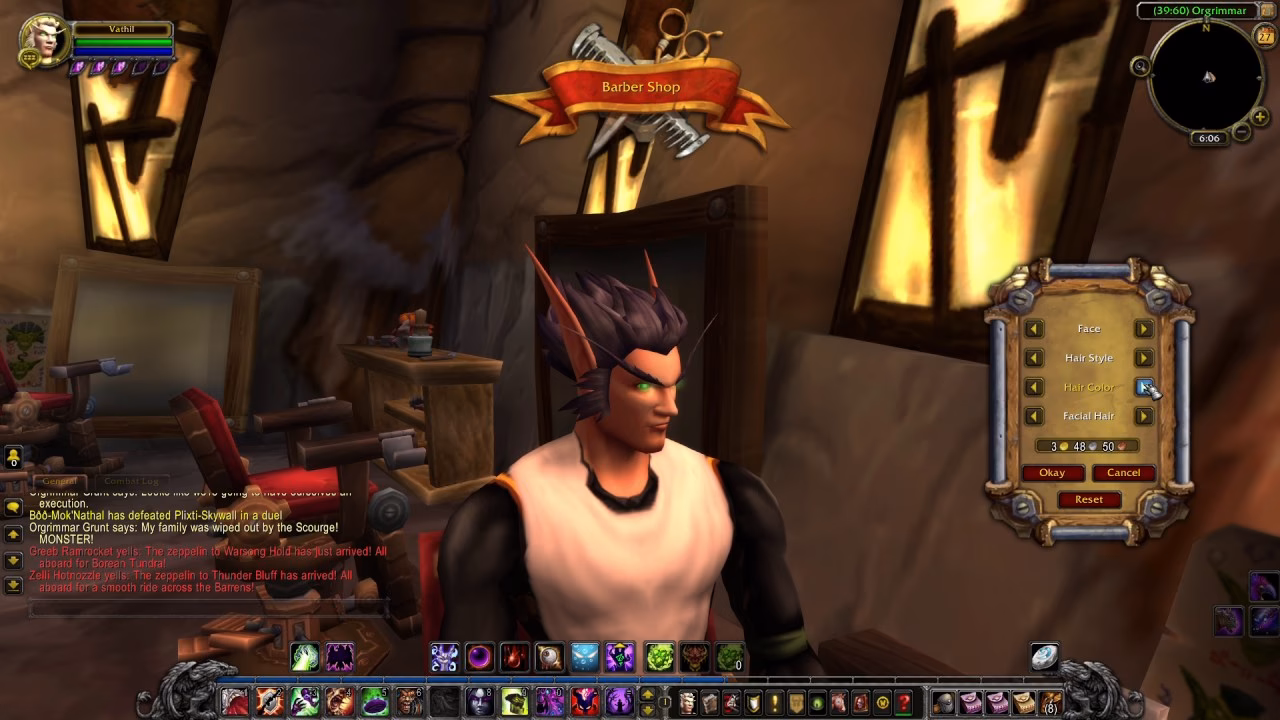Screen dimensions: 1280x720
Task: Click the chat input field above the chat log
Action: click(200, 603)
